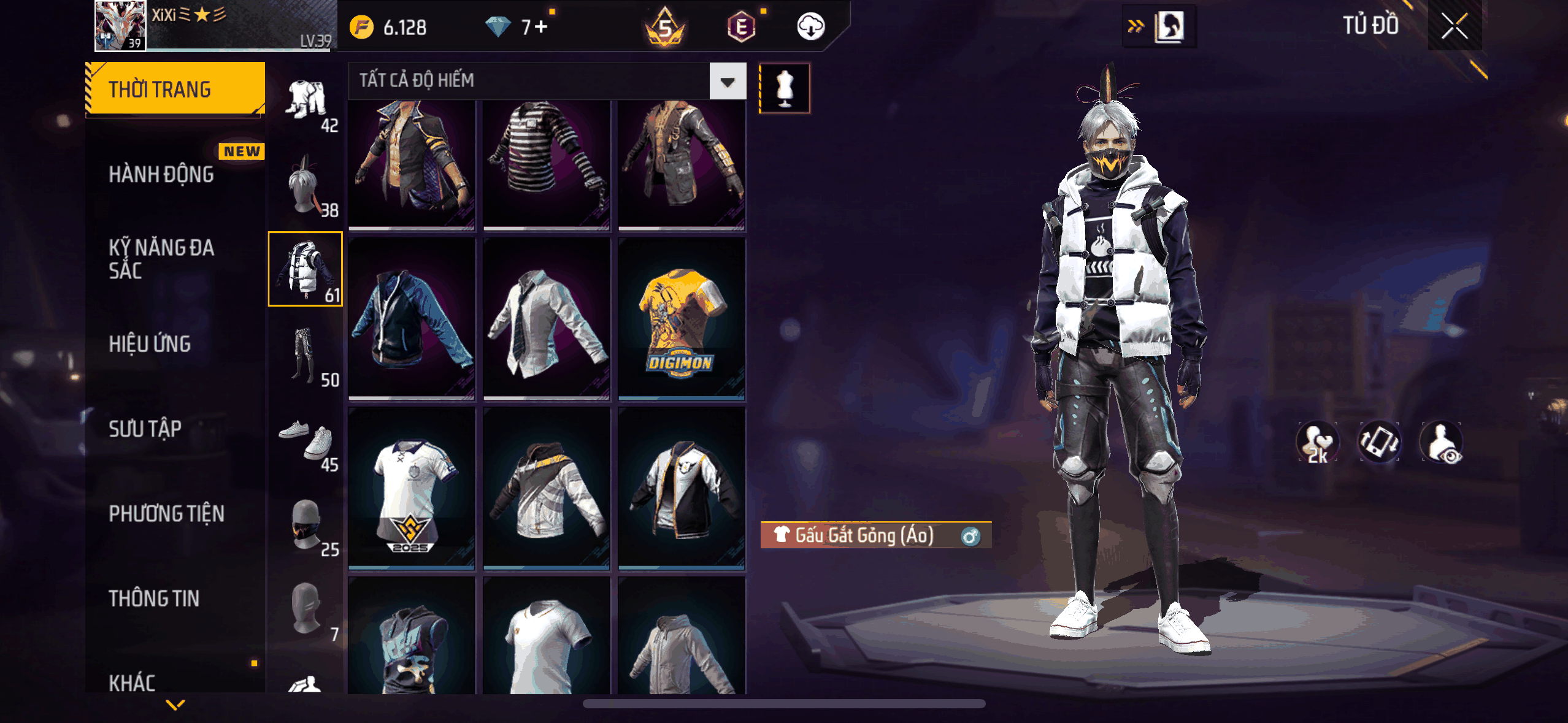This screenshot has height=723, width=1568.
Task: Close the wardrobe with the X button
Action: (x=1454, y=26)
